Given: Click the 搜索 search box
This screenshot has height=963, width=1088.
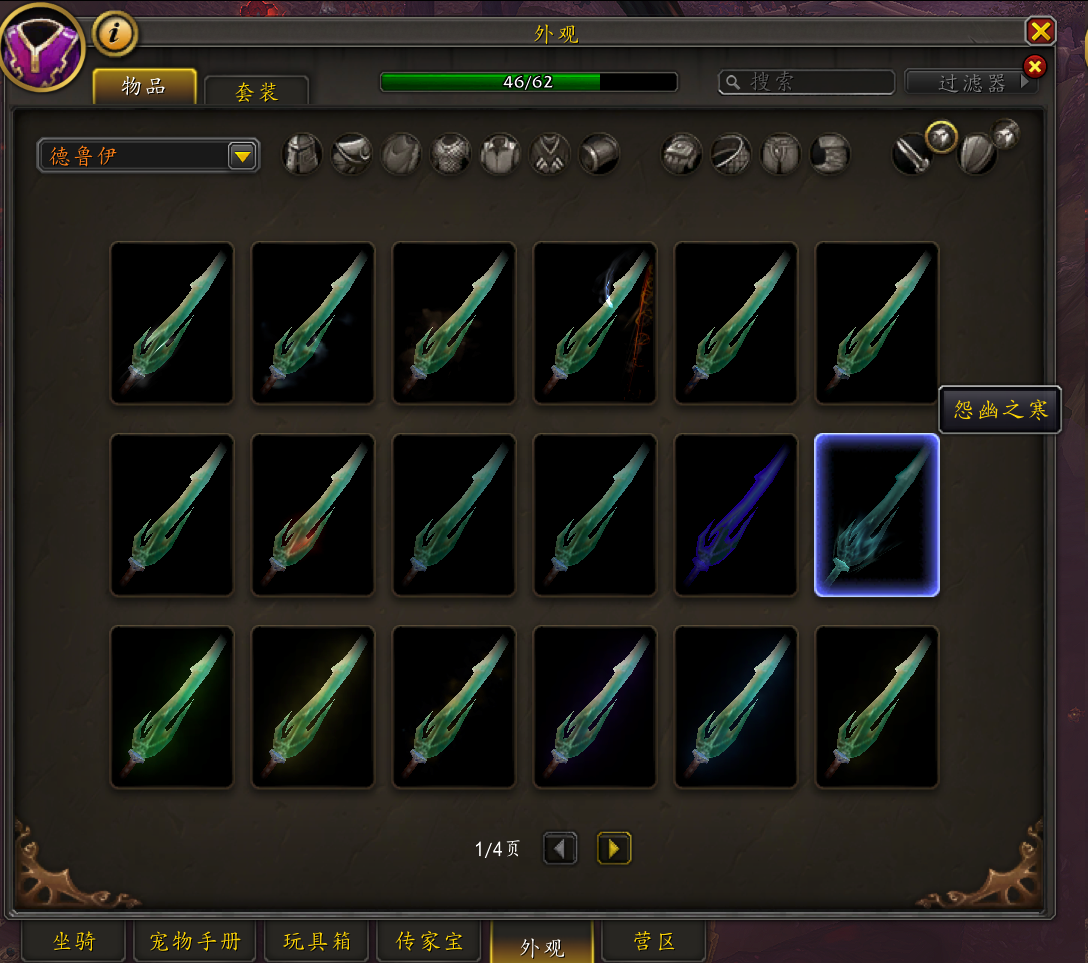Looking at the screenshot, I should (807, 82).
